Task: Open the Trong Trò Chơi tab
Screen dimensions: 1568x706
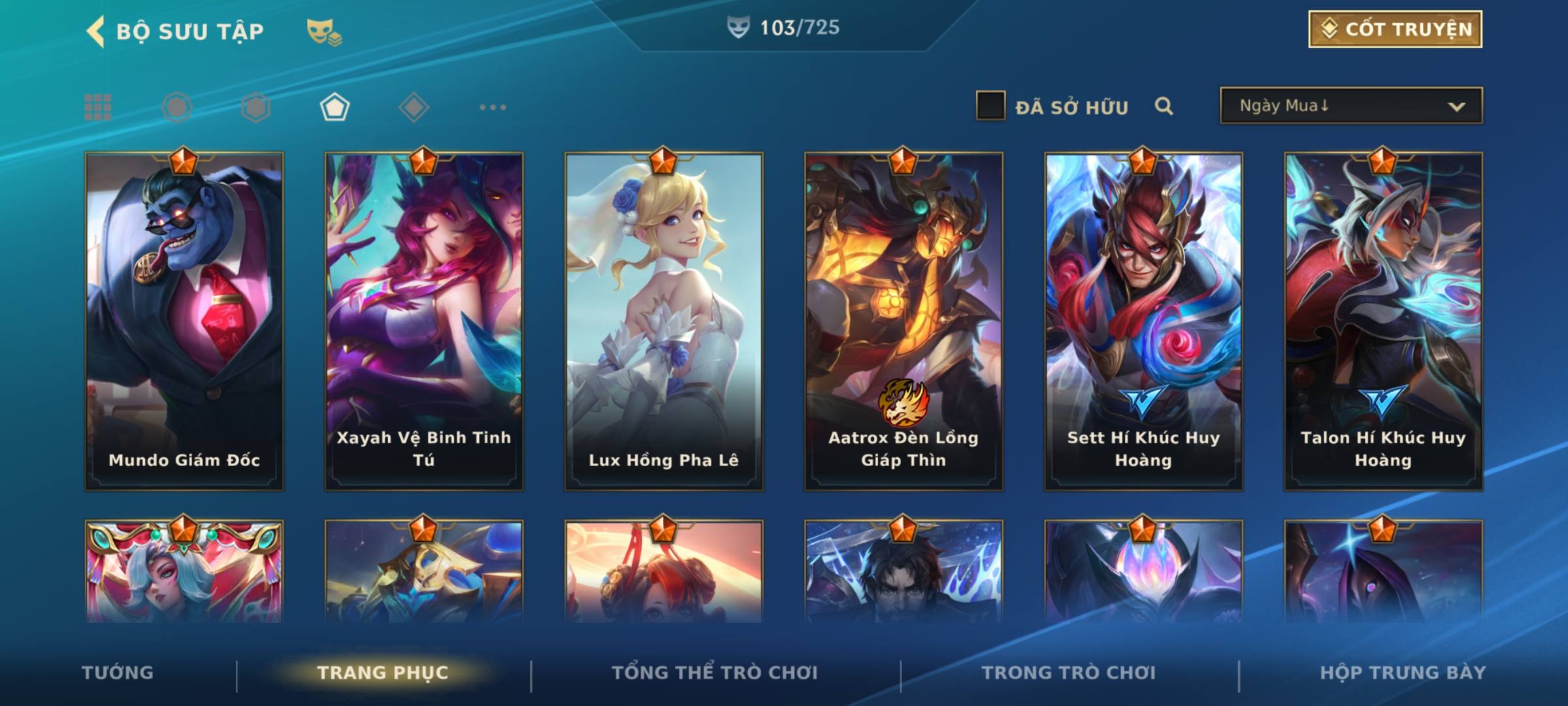Action: point(1069,673)
